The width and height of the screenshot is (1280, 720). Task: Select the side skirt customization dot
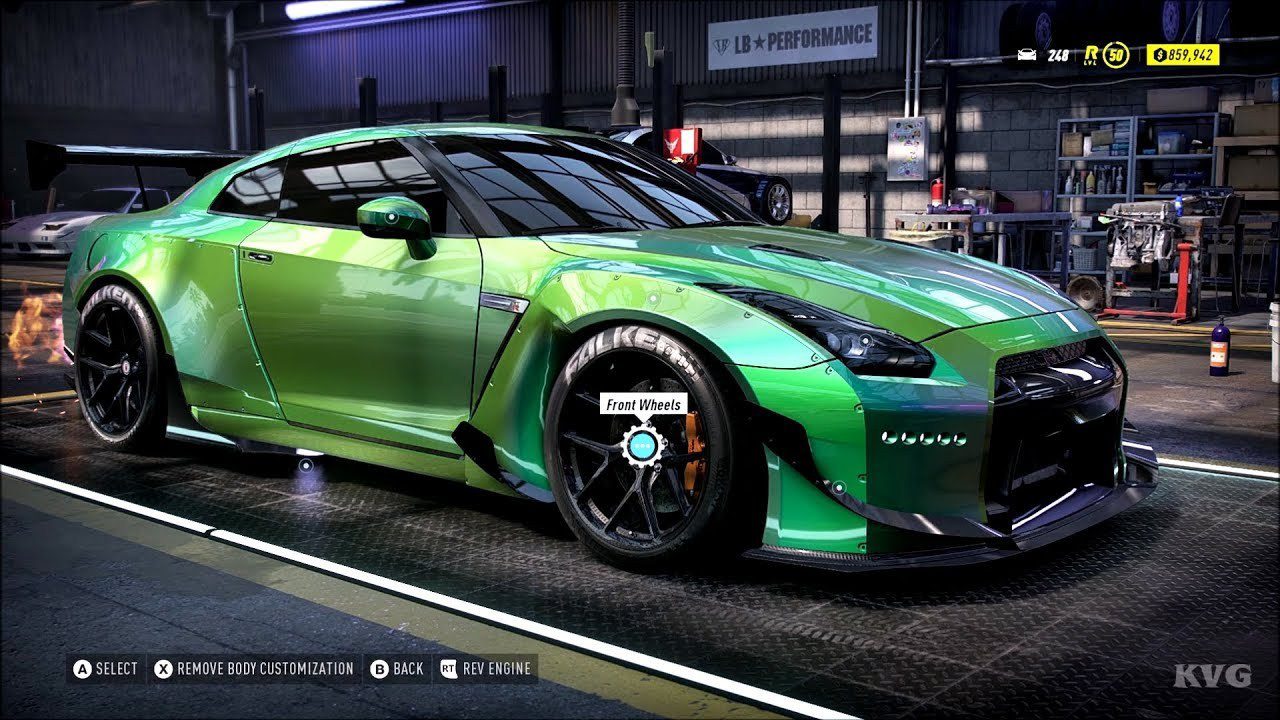click(x=306, y=464)
